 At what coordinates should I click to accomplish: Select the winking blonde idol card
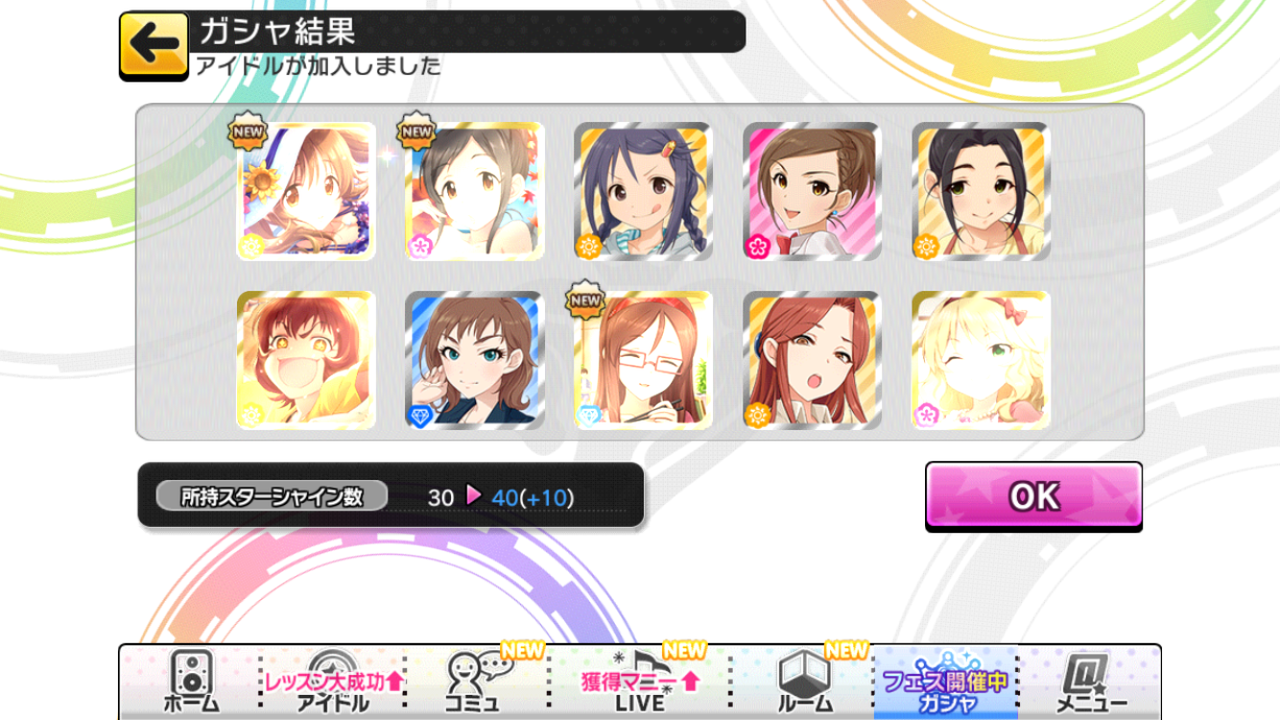point(980,360)
